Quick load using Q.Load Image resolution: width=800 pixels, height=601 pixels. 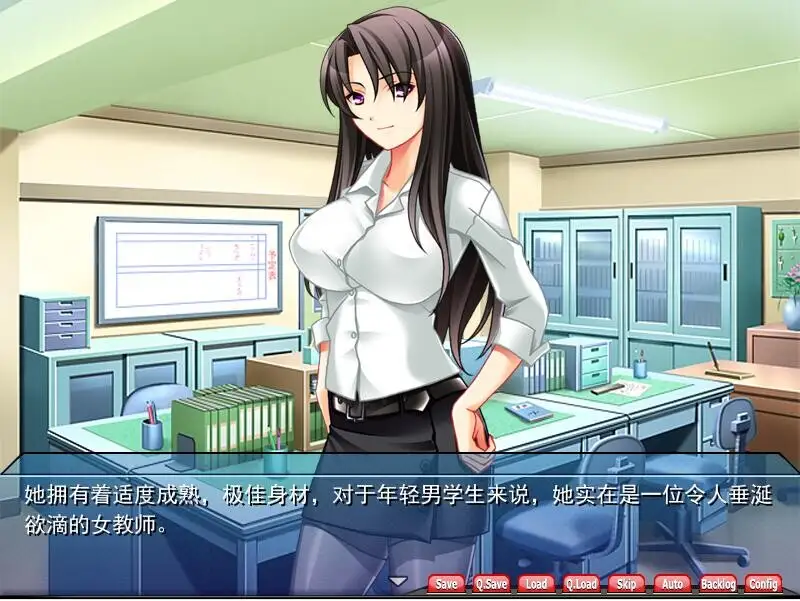tap(581, 584)
